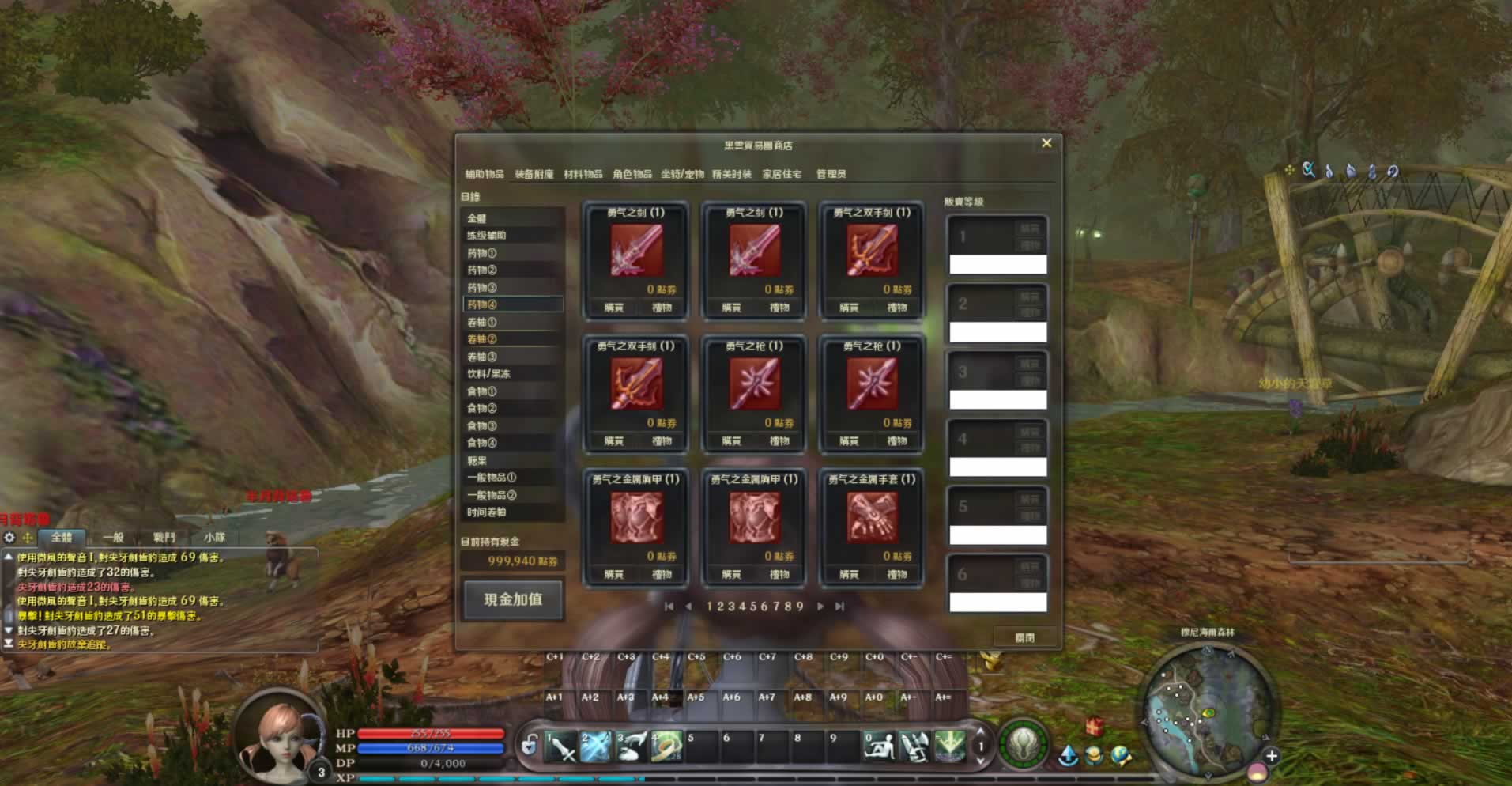Image resolution: width=1512 pixels, height=786 pixels.
Task: Click the 現金加值 cash top-up button
Action: 513,599
